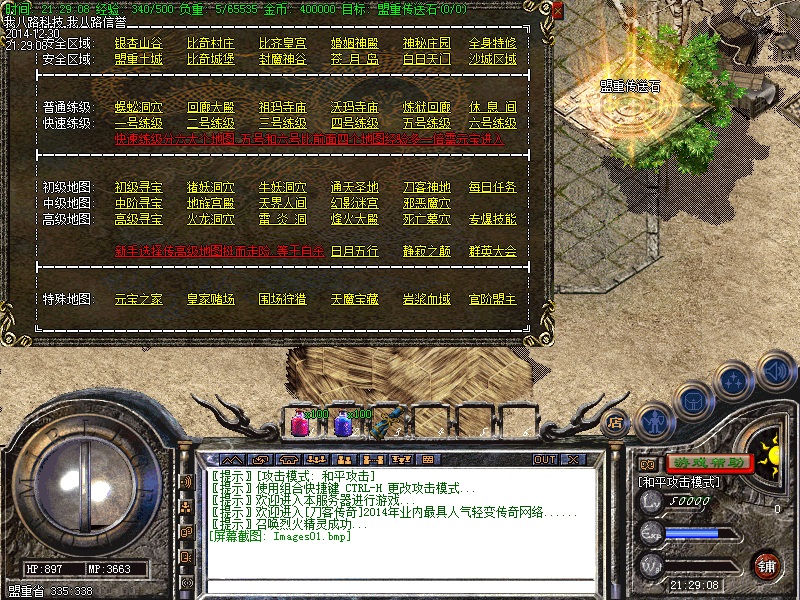Enter 皇家赌场 special map
This screenshot has width=800, height=600.
pyautogui.click(x=210, y=299)
